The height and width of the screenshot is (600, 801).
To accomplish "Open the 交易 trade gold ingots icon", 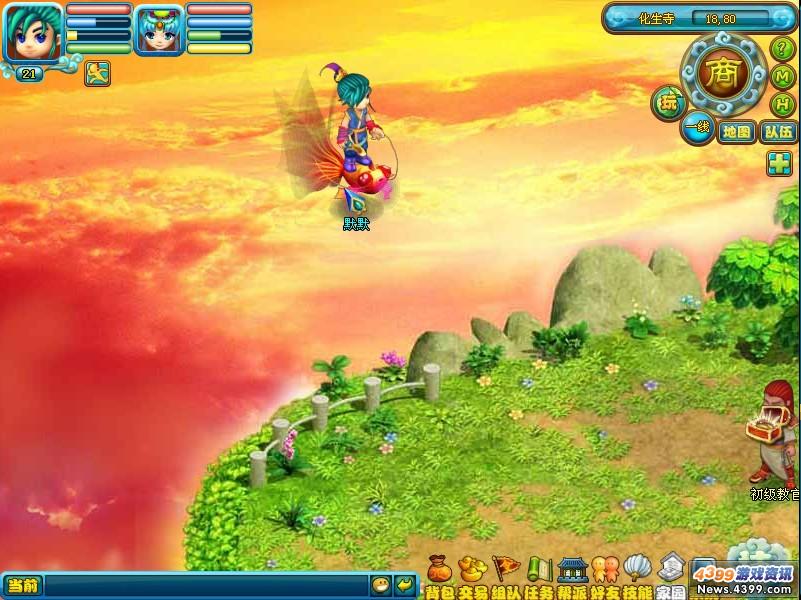I will point(470,570).
